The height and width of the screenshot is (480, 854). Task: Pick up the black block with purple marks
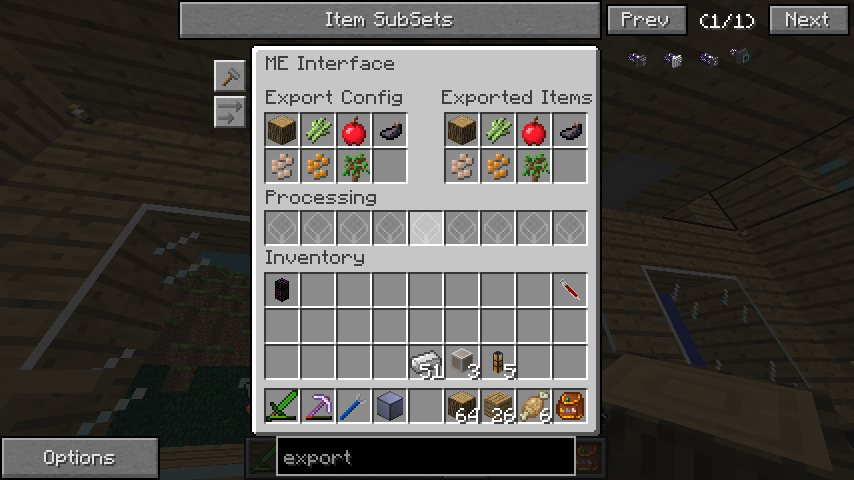(x=282, y=290)
